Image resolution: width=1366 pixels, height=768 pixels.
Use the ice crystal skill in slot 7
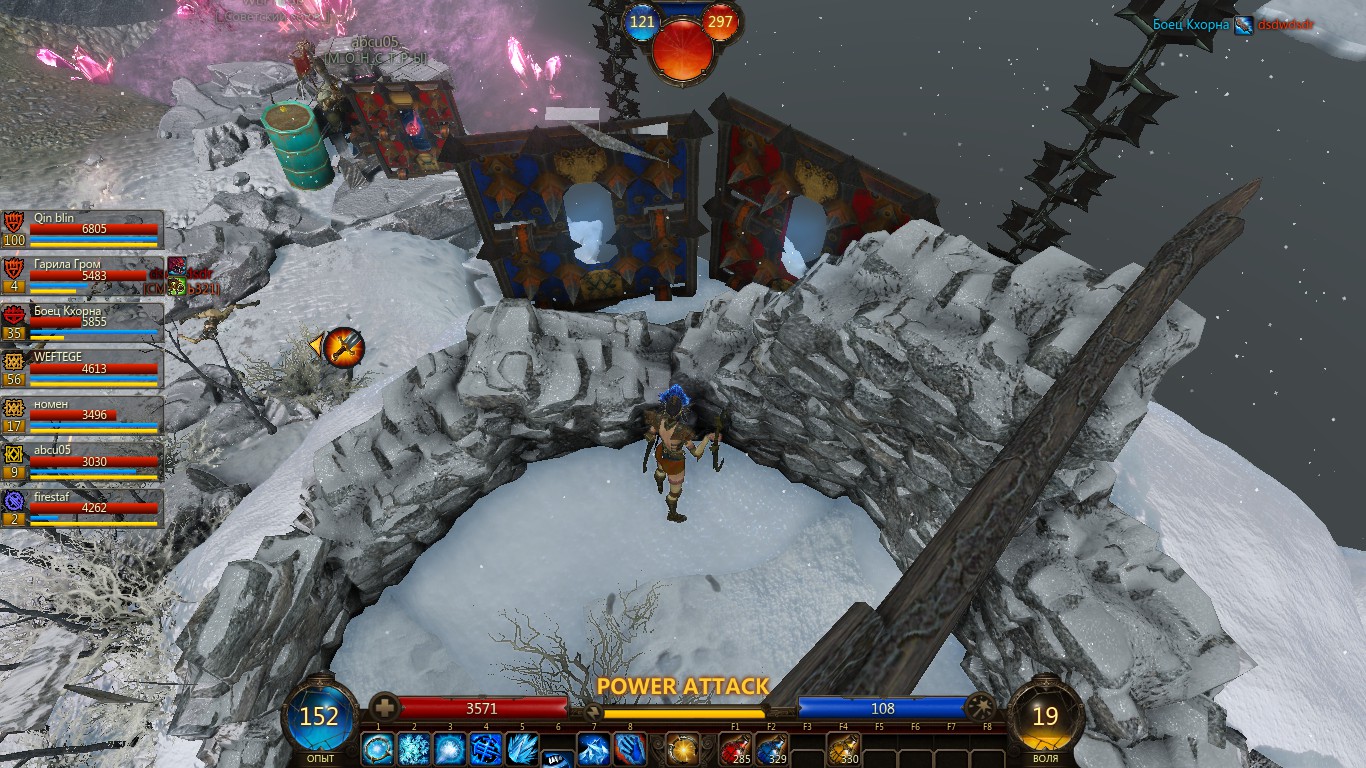594,748
